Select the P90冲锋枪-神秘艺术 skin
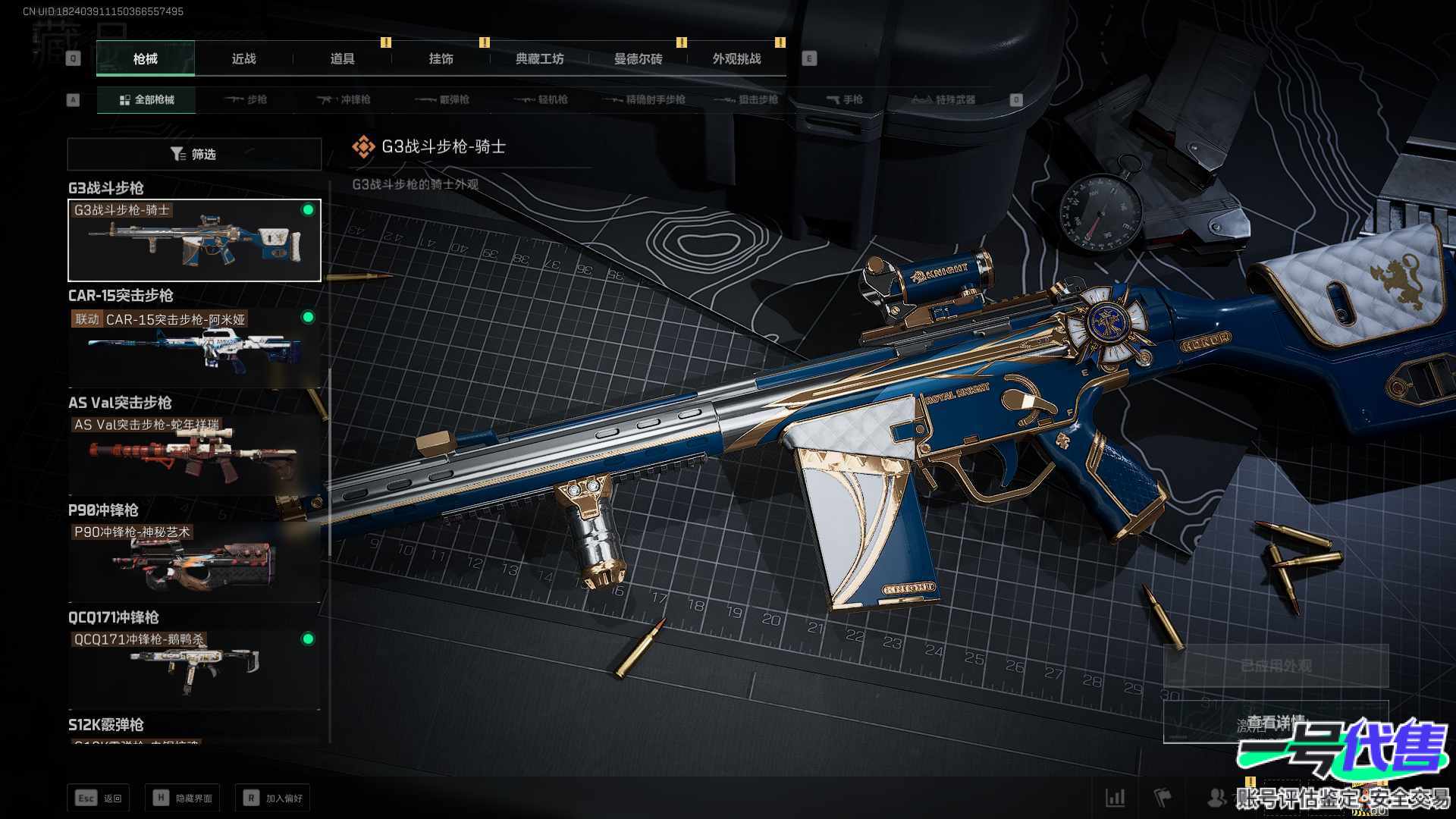The height and width of the screenshot is (819, 1456). point(194,563)
